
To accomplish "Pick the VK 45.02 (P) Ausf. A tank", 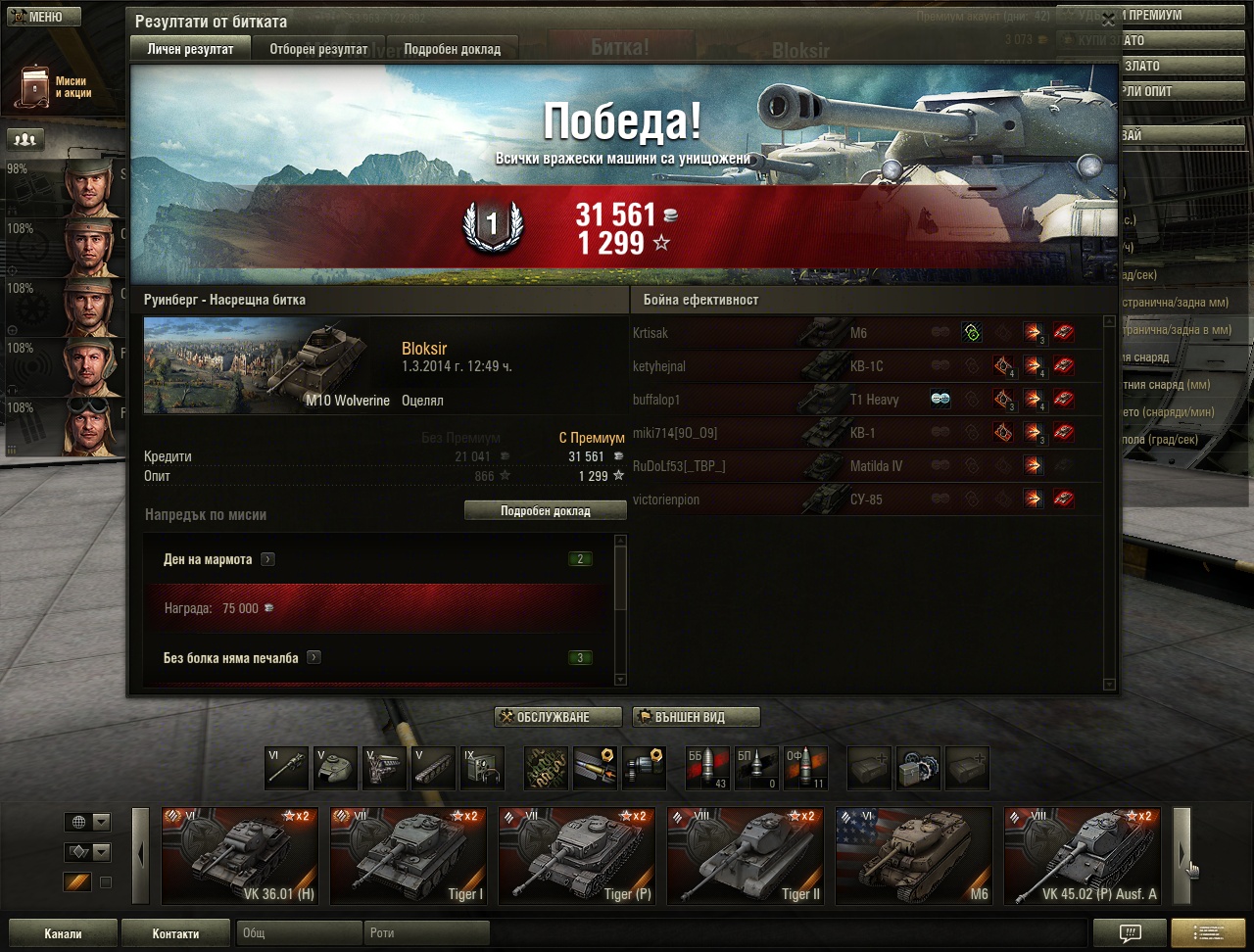I will click(x=1082, y=855).
